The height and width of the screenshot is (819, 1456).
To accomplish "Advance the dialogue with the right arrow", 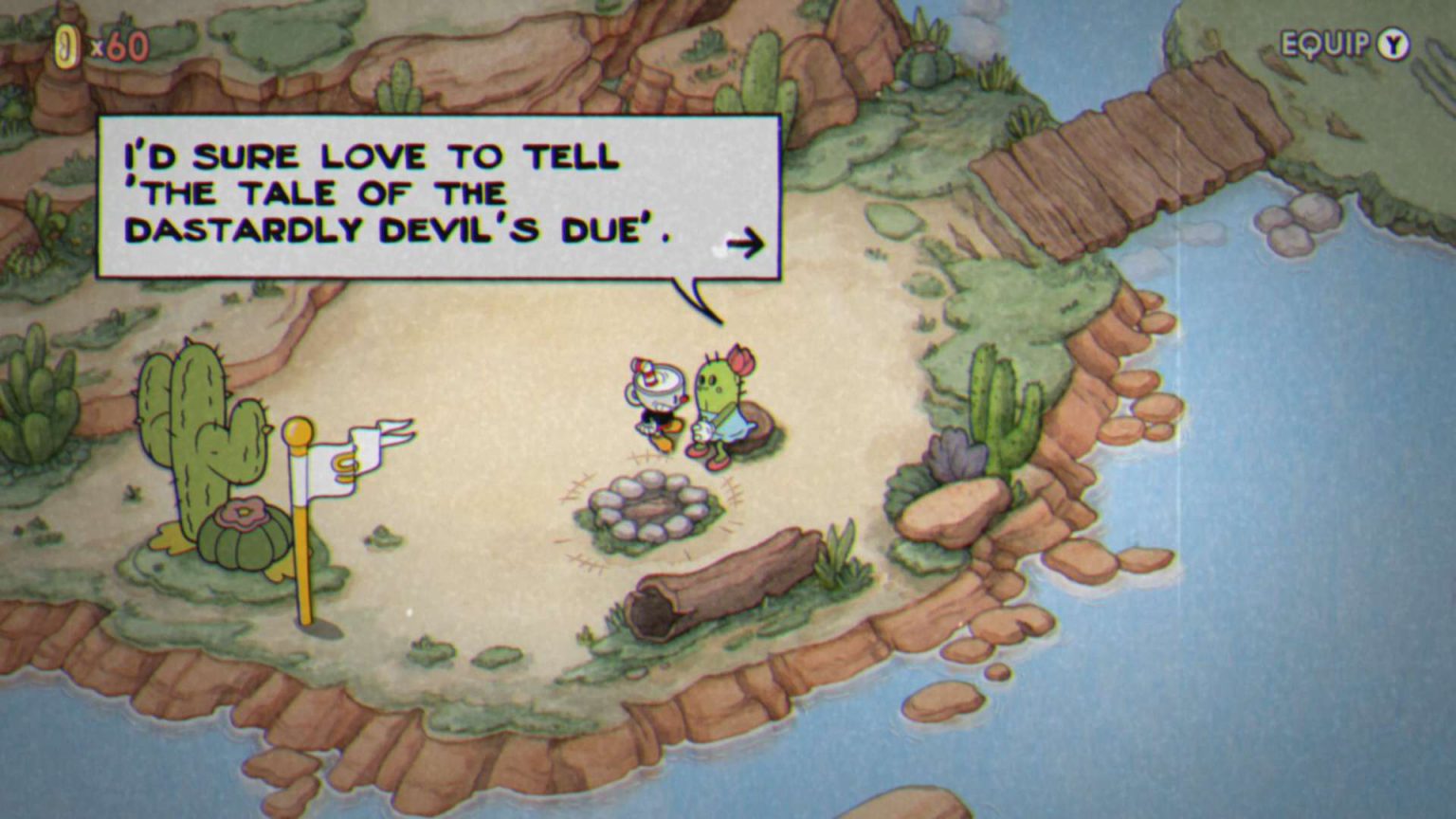I will [x=747, y=244].
